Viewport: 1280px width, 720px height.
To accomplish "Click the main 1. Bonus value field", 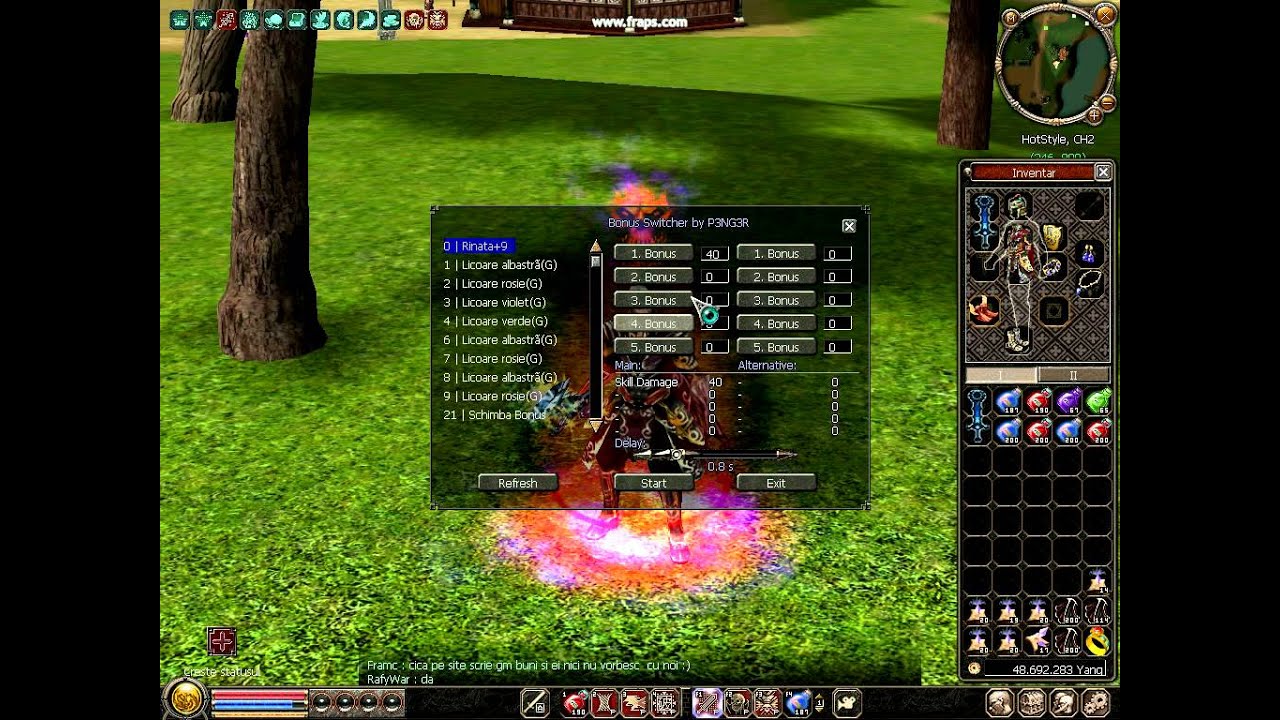I will 713,254.
